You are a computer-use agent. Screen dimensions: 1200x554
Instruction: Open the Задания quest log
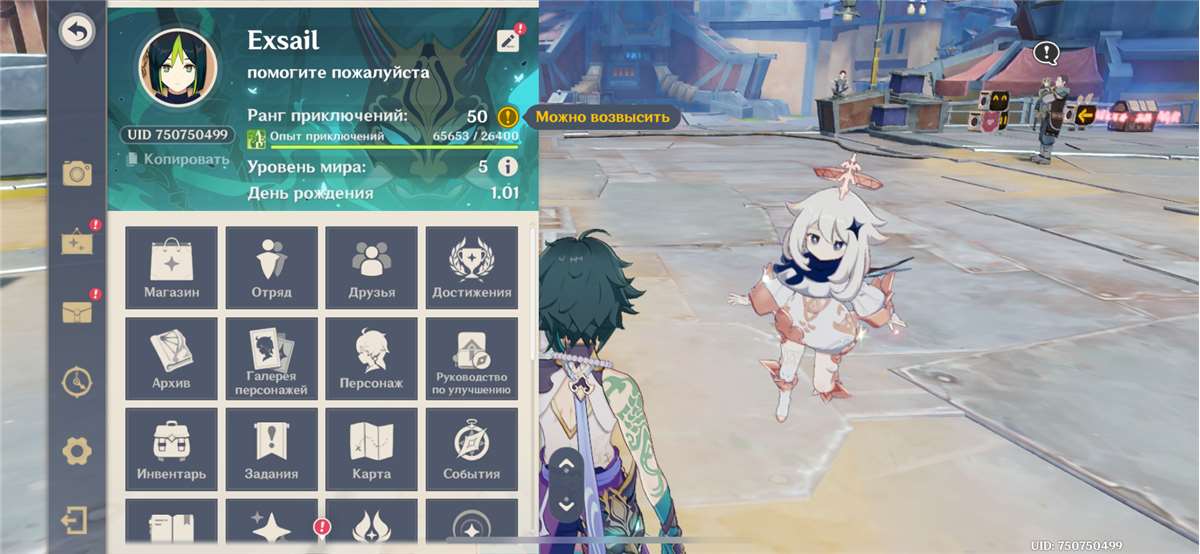pos(271,449)
